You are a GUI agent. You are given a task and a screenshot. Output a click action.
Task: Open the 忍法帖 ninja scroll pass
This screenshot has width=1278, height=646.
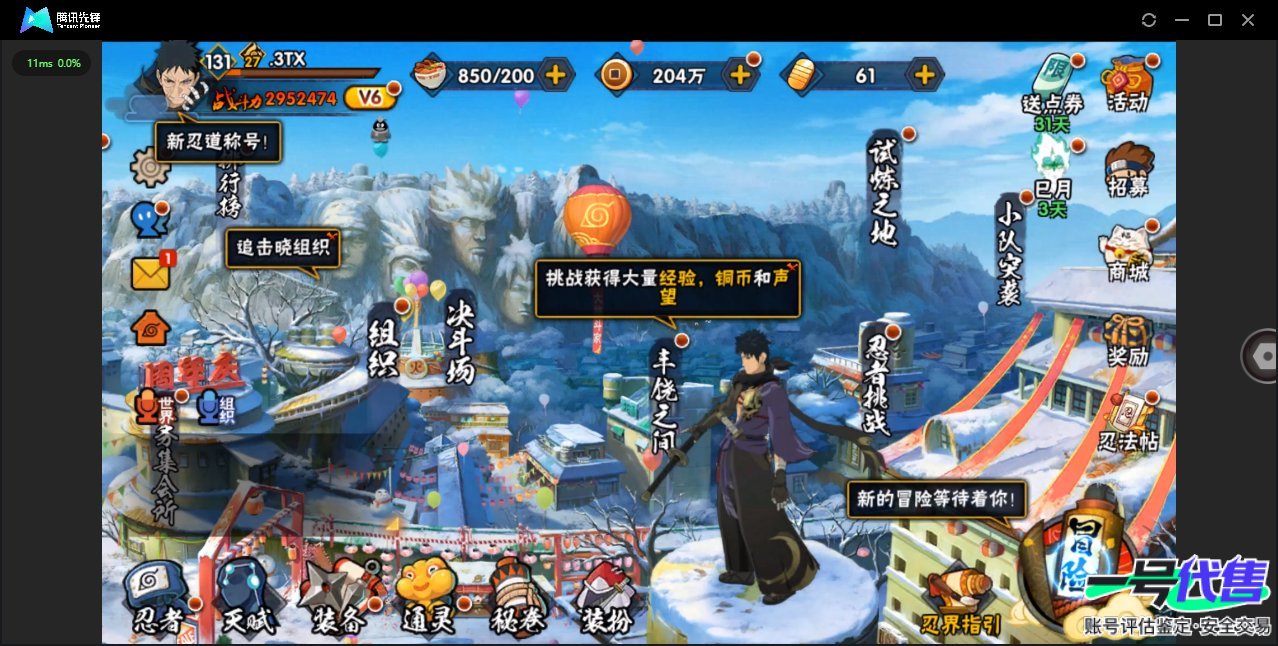(x=1128, y=424)
